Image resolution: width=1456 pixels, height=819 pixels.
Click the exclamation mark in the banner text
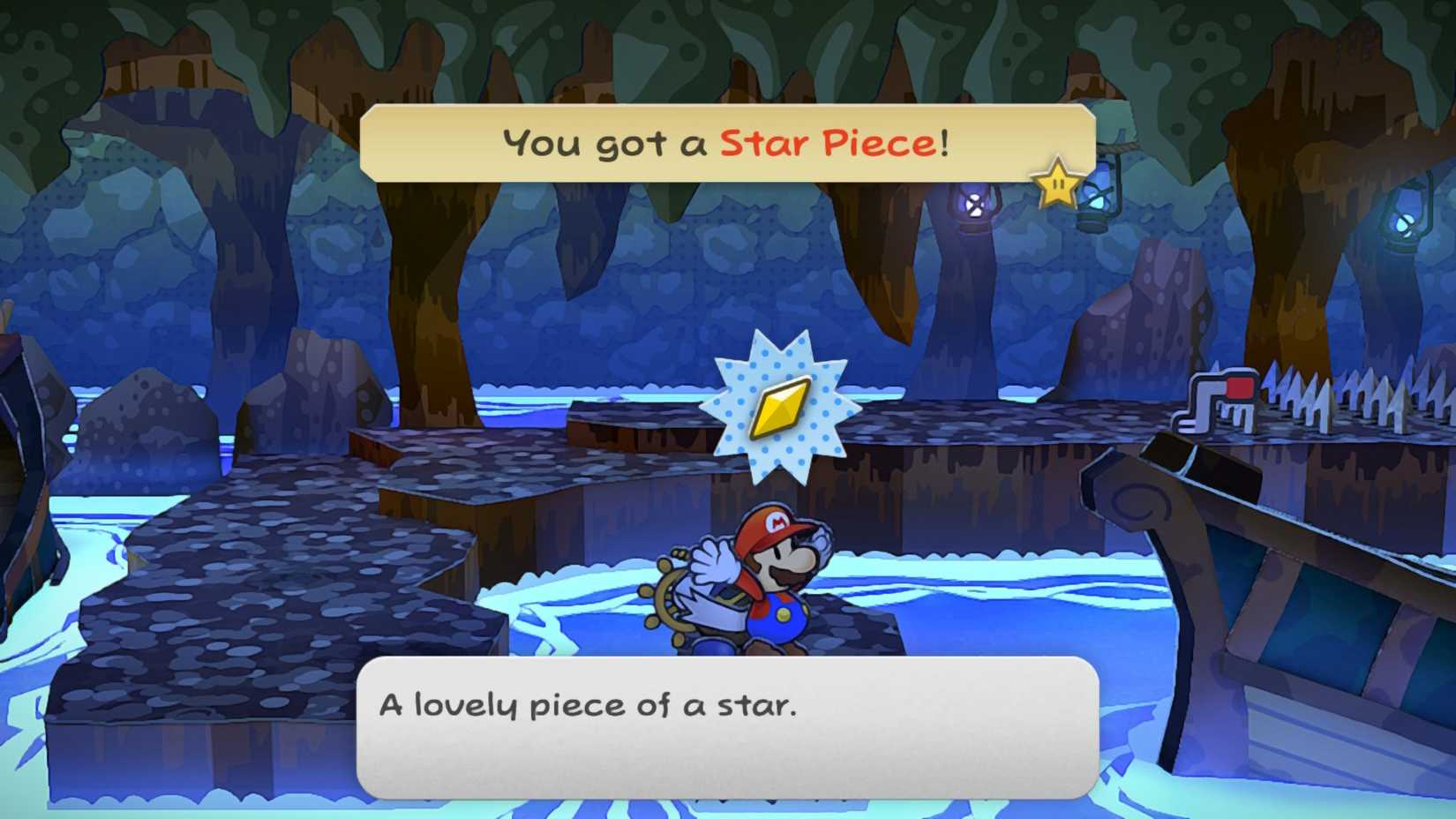pos(942,141)
